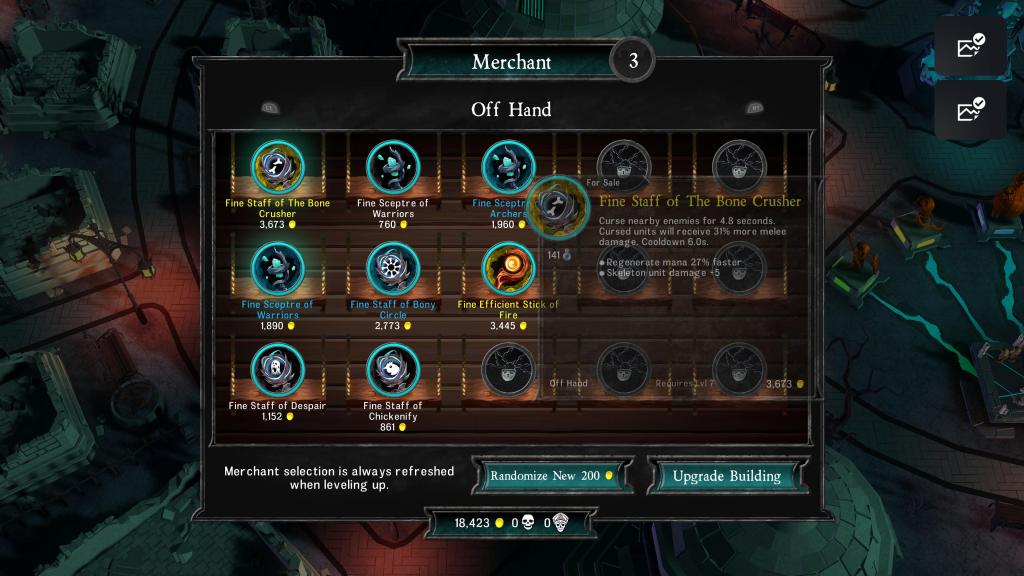Select the Fine Staff of Despair
Screen dimensions: 1024x576
click(277, 370)
